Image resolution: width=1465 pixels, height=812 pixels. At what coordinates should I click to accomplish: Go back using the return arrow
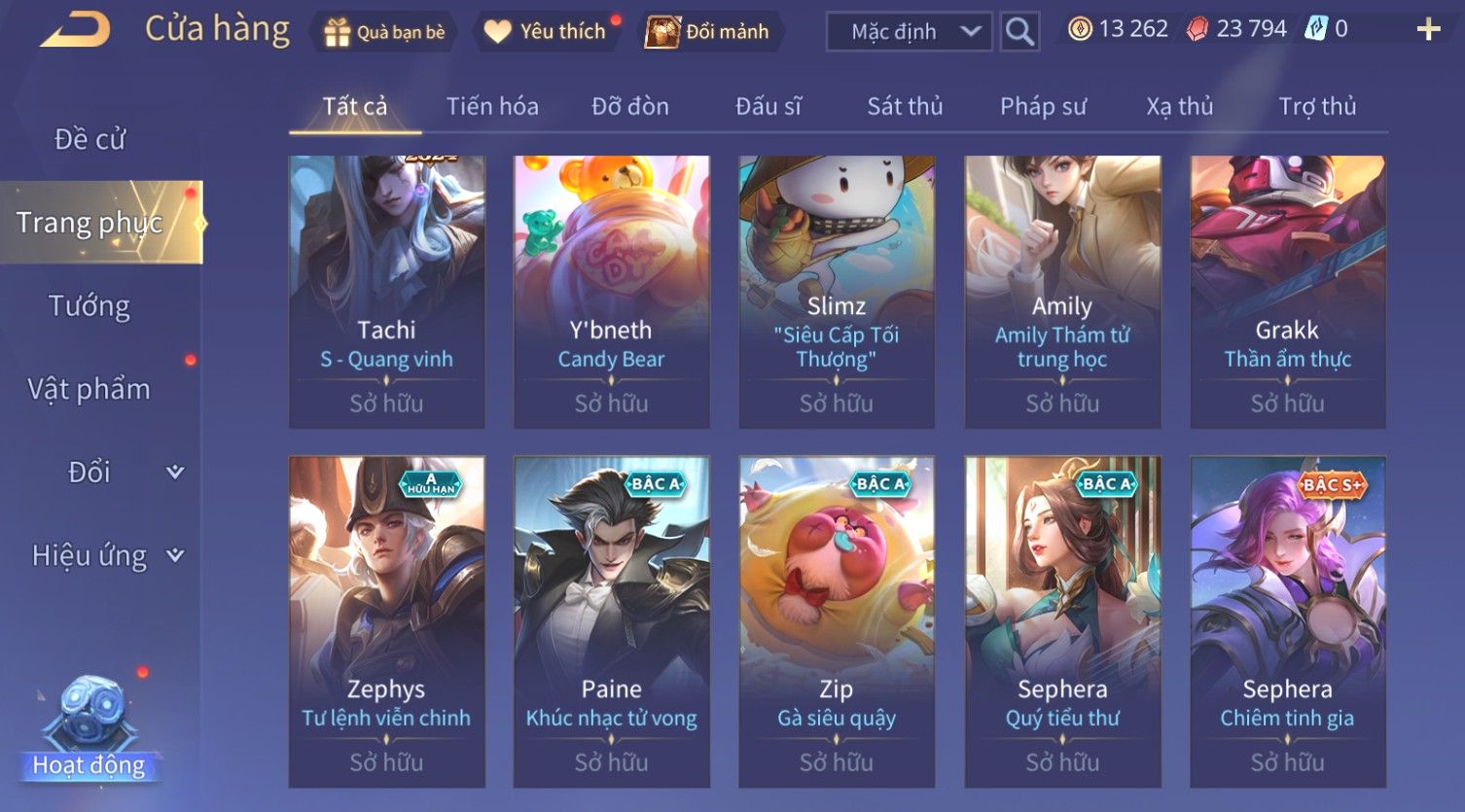click(x=75, y=30)
